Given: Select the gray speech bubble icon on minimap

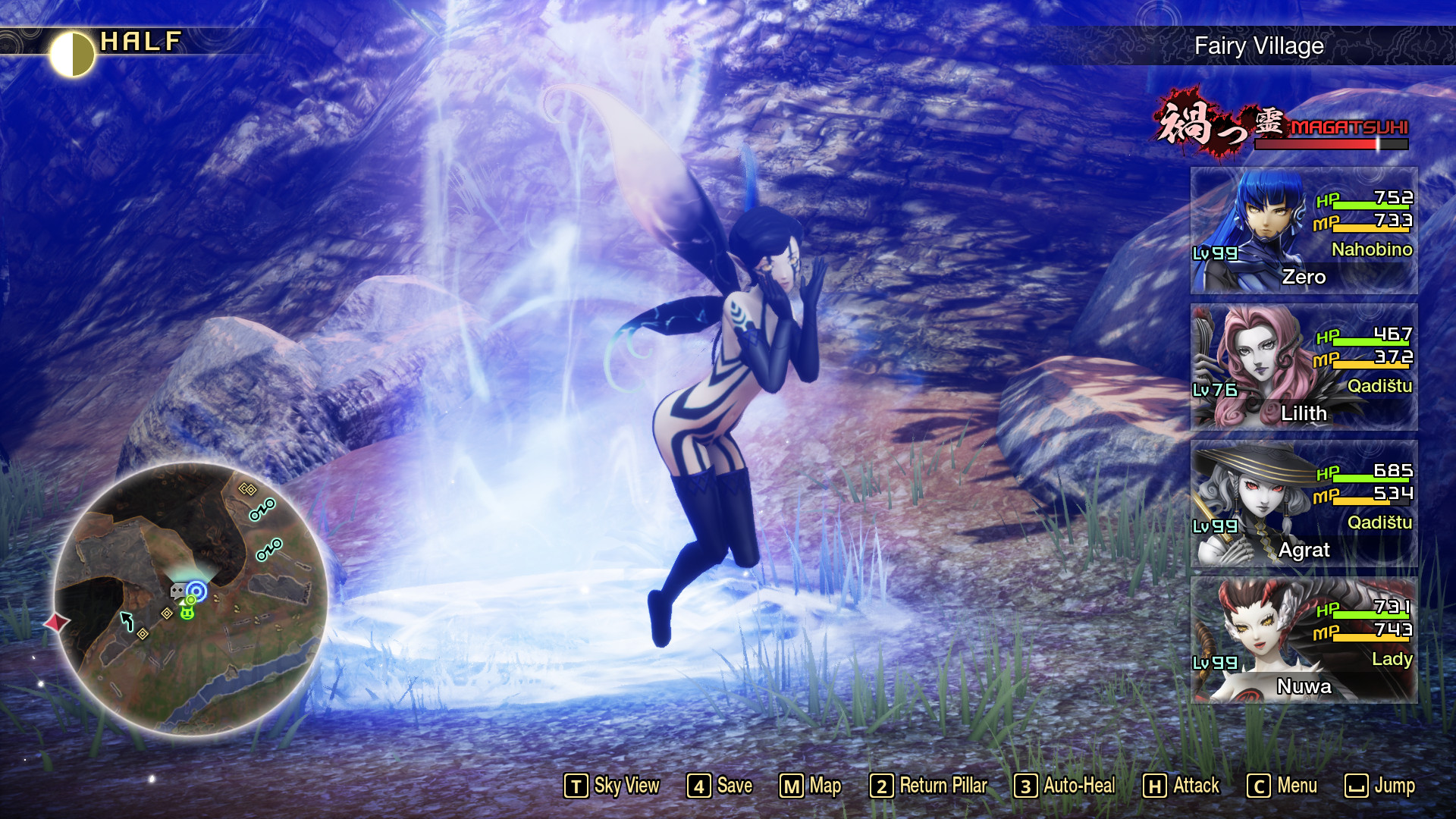Looking at the screenshot, I should coord(177,591).
